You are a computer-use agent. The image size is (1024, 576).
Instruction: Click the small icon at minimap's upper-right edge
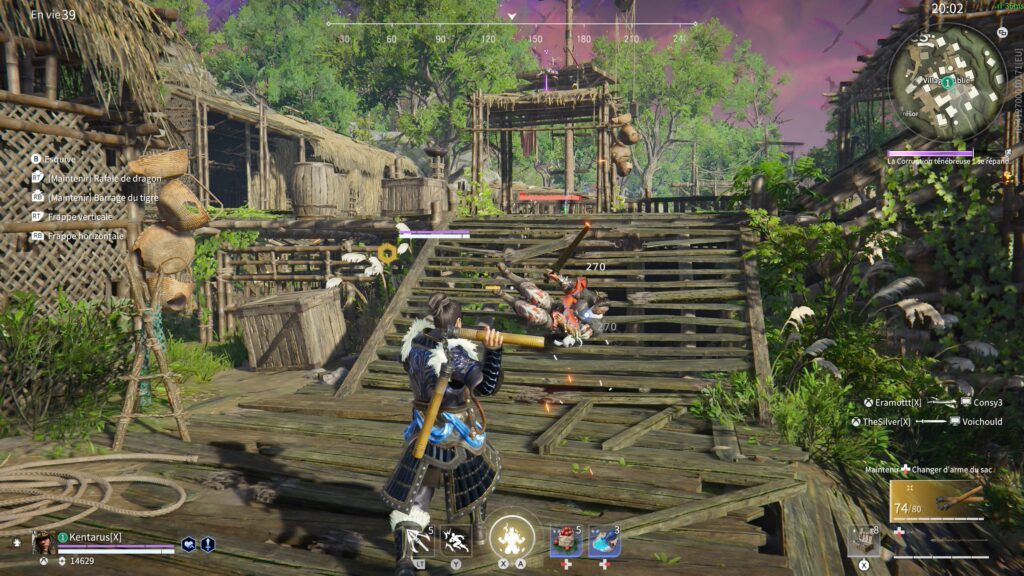[x=1002, y=32]
